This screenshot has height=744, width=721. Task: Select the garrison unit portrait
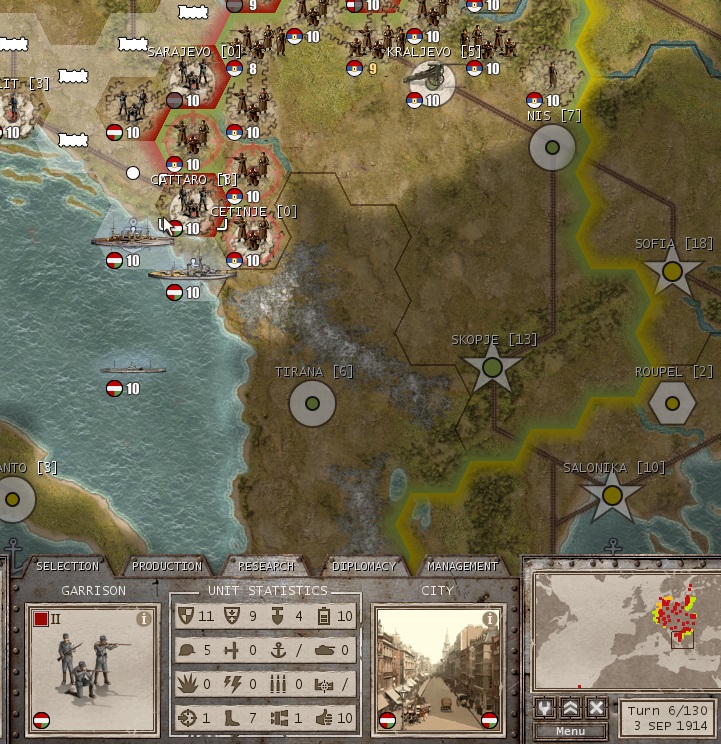(x=93, y=668)
